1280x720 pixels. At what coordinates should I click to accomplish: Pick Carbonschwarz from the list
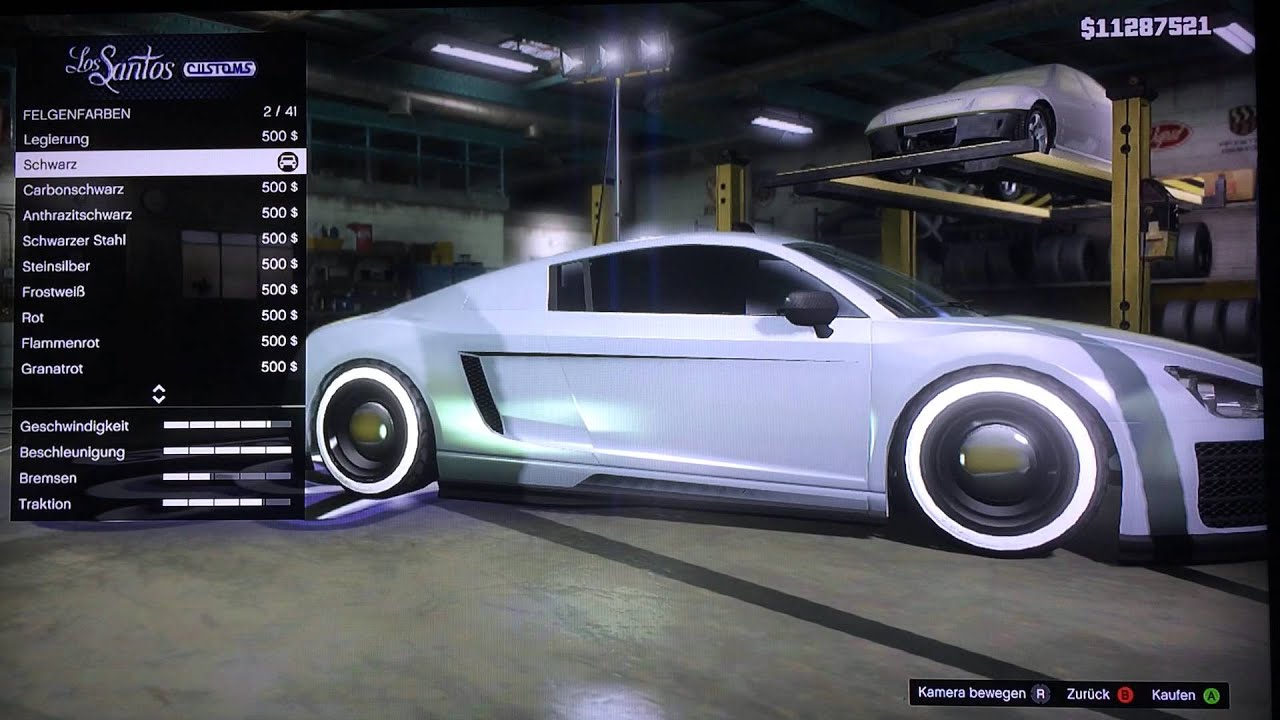pyautogui.click(x=158, y=189)
